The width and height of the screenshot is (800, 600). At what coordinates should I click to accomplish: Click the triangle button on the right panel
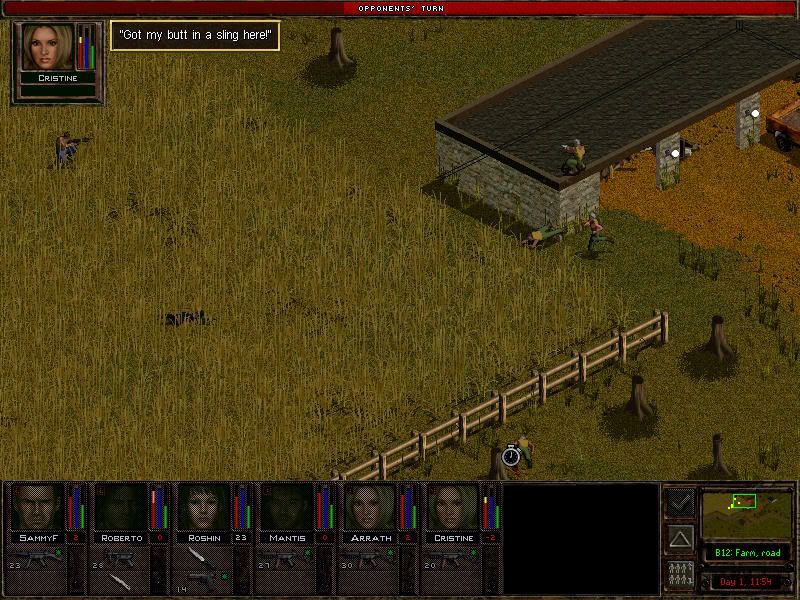pyautogui.click(x=680, y=540)
